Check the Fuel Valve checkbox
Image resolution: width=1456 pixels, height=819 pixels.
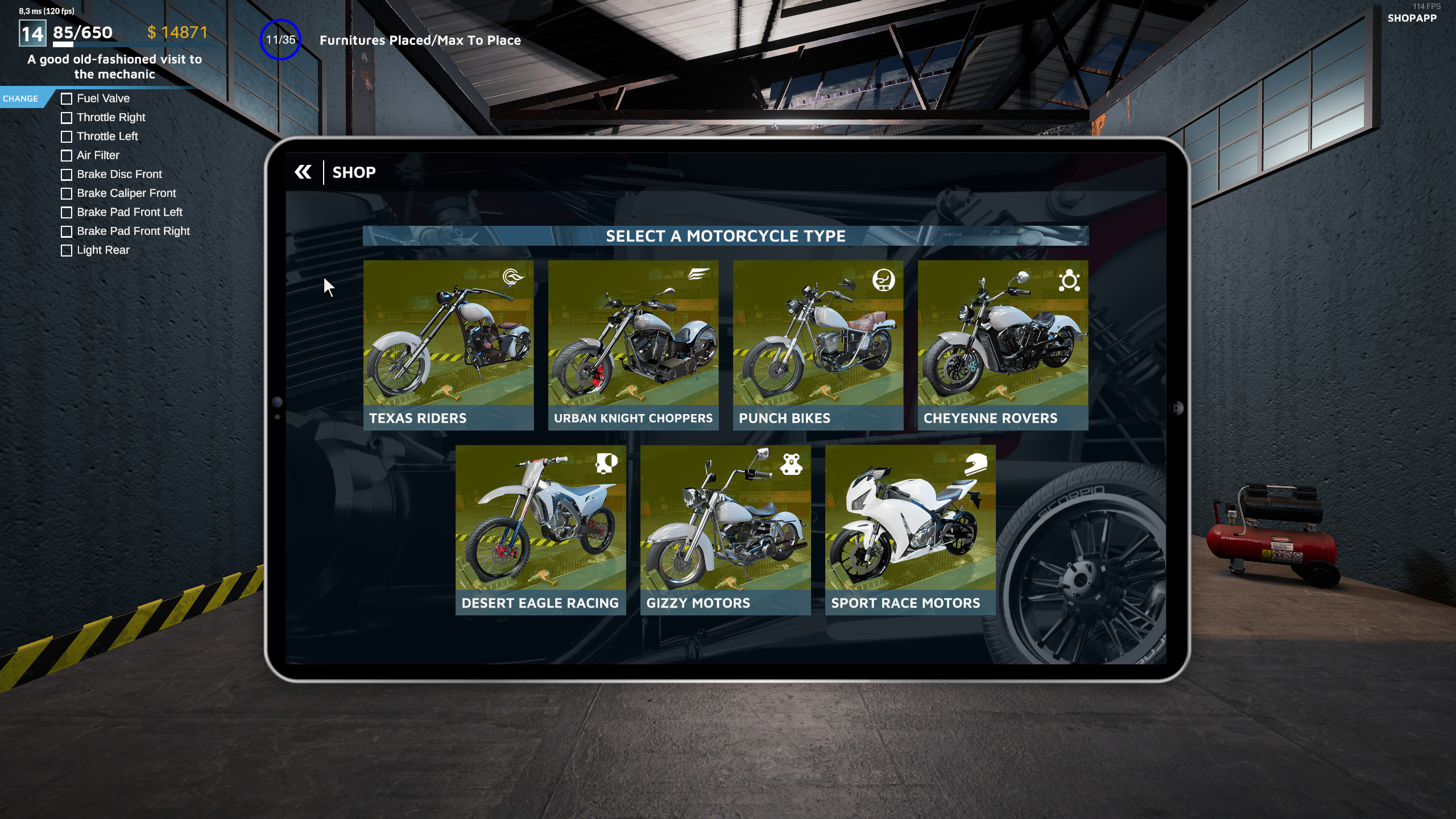(x=66, y=98)
